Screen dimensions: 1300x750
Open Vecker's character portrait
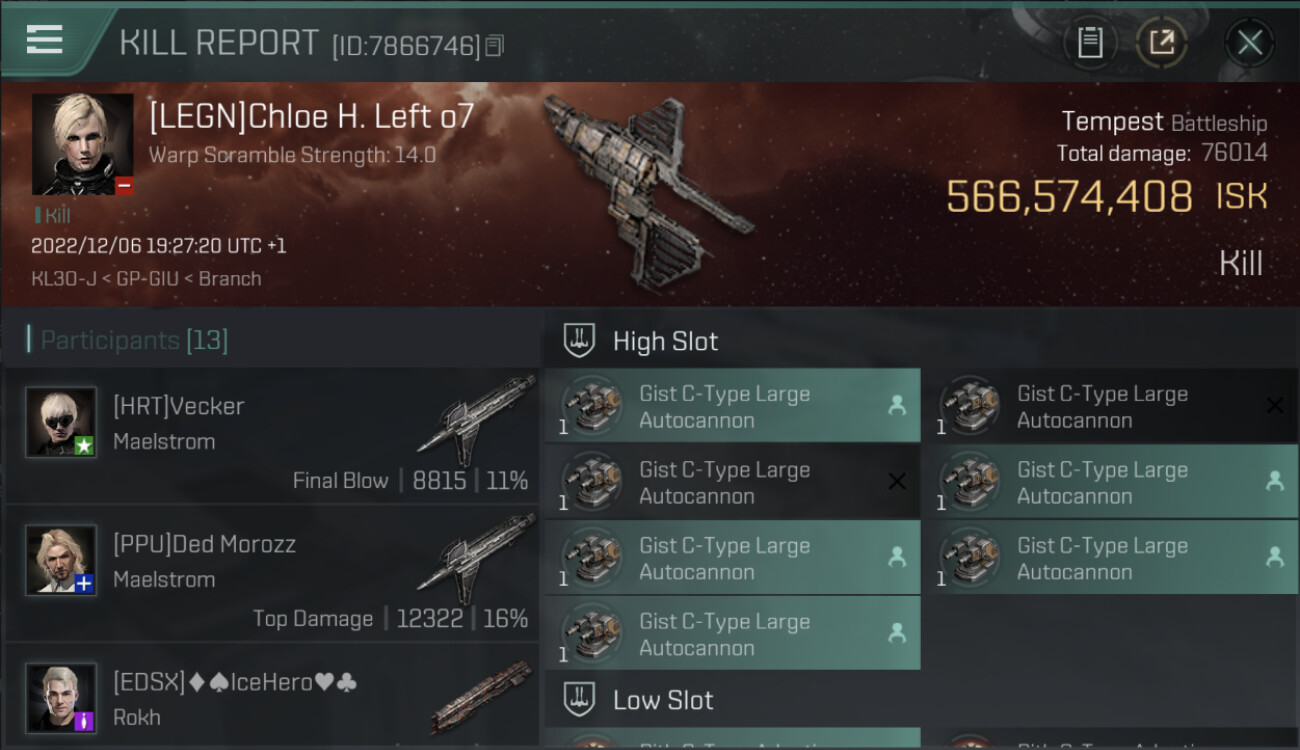pyautogui.click(x=61, y=422)
